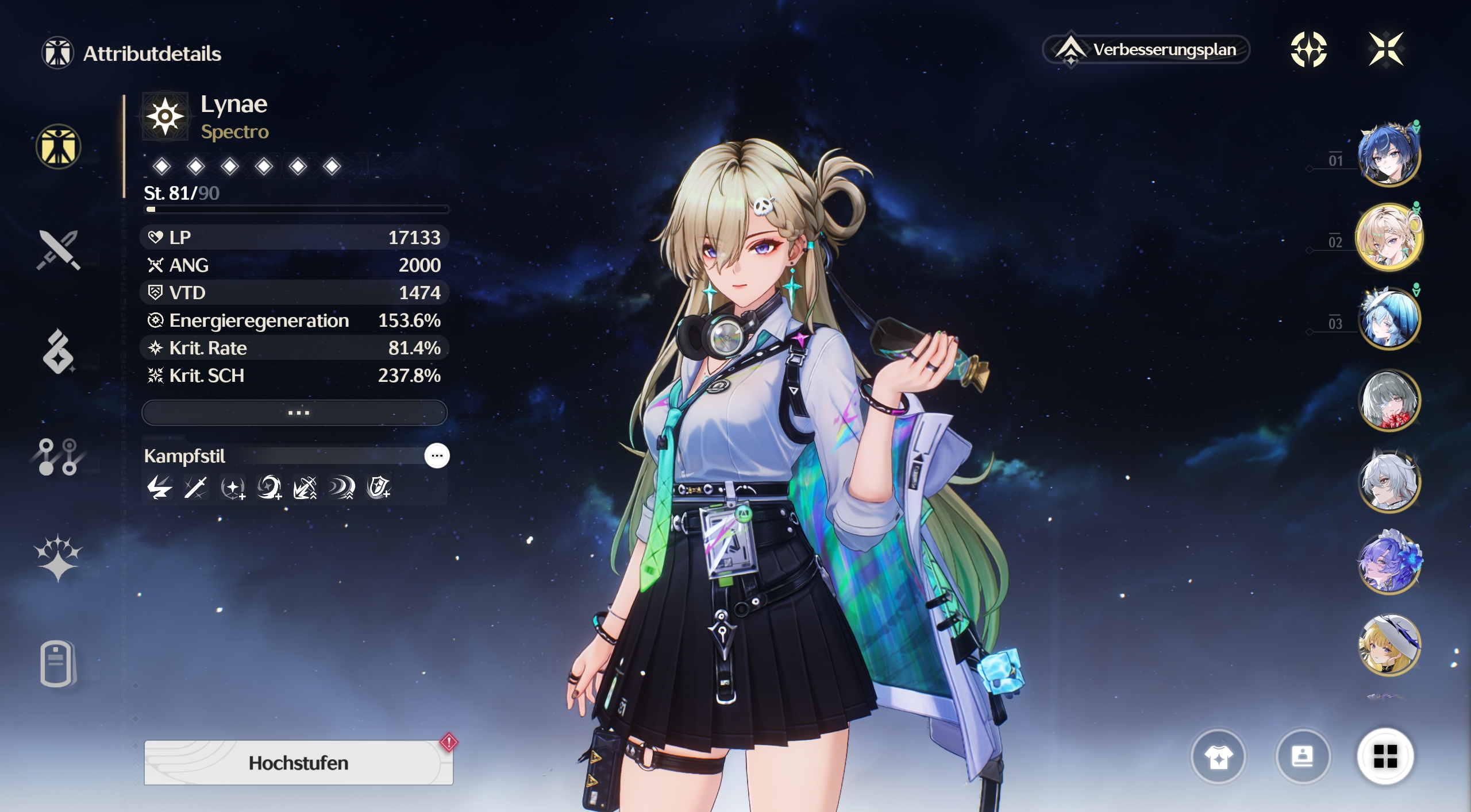Open Attributdetails via the body sidebar icon

[x=59, y=148]
